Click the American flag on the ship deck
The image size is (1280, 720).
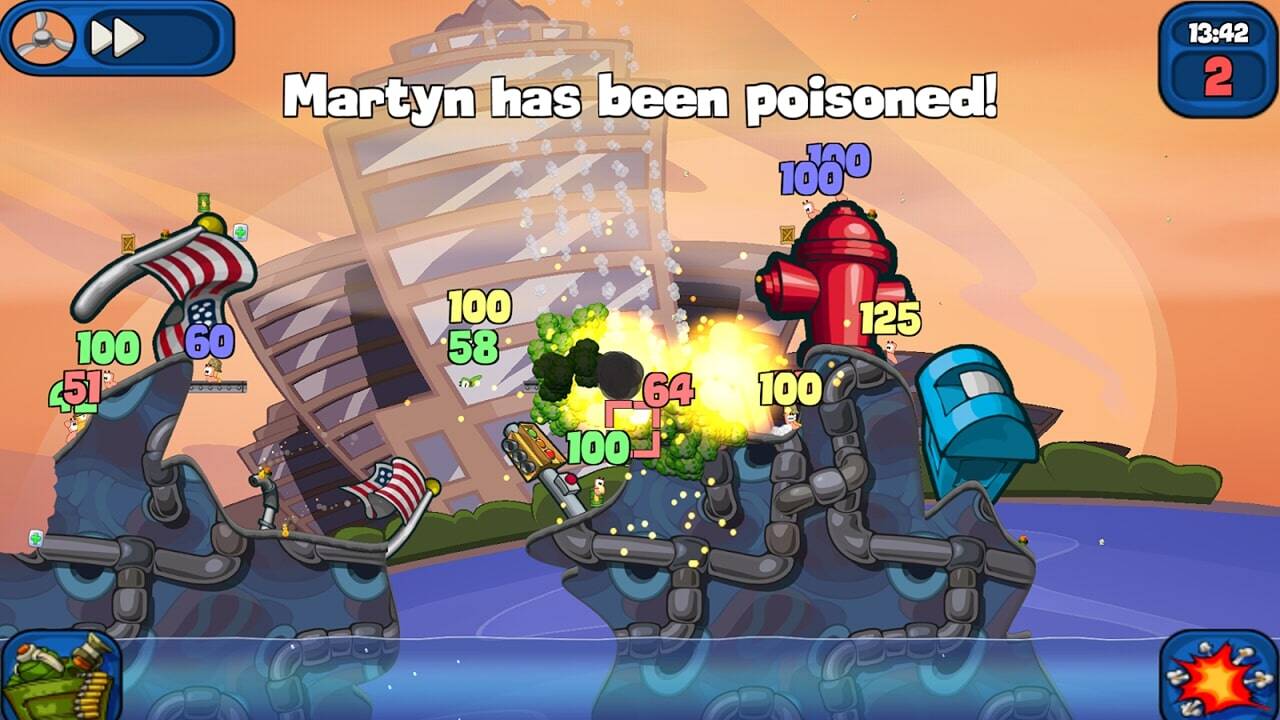coord(390,488)
